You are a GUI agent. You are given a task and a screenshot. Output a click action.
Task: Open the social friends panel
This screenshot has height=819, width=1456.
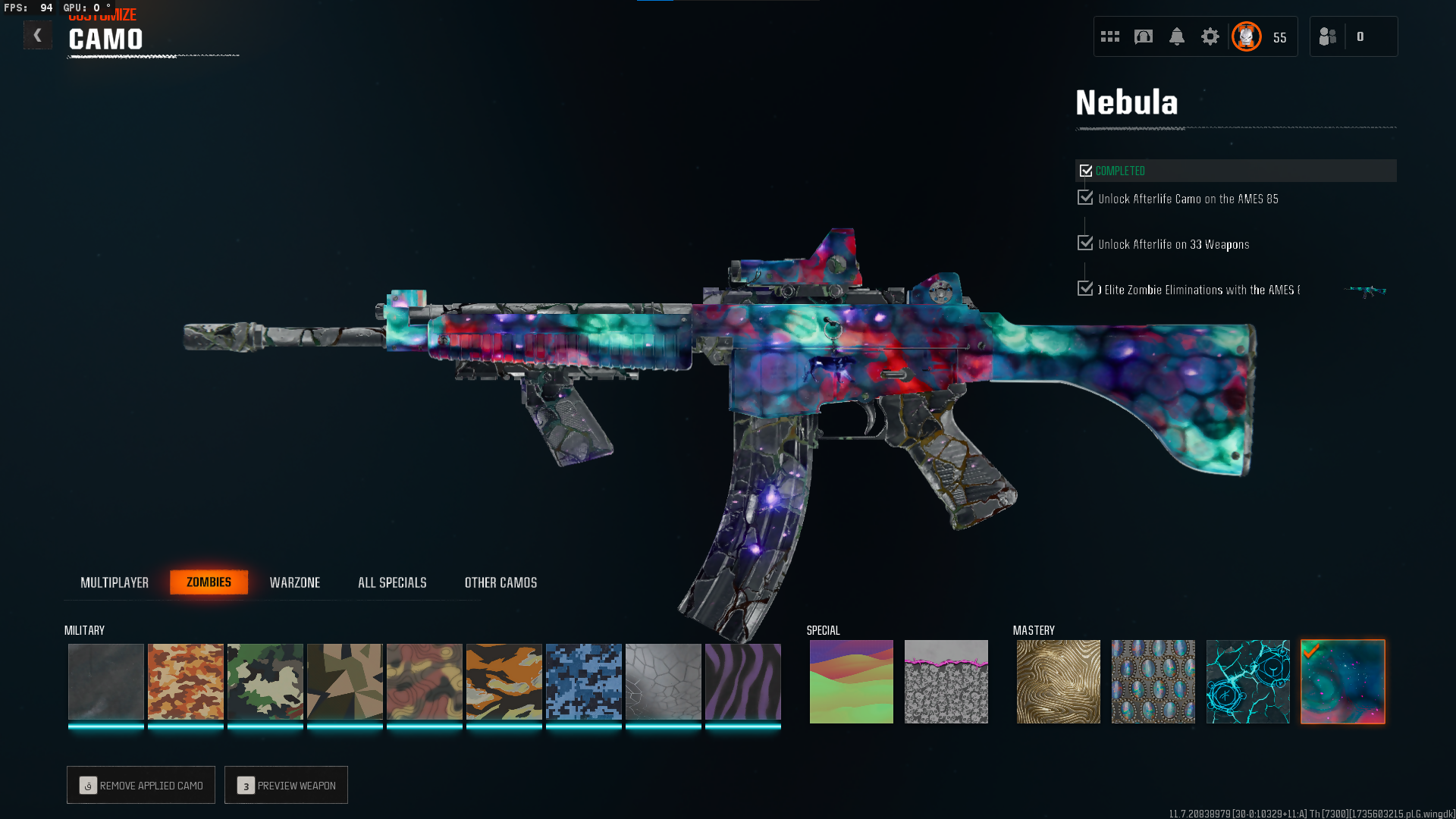(1328, 36)
